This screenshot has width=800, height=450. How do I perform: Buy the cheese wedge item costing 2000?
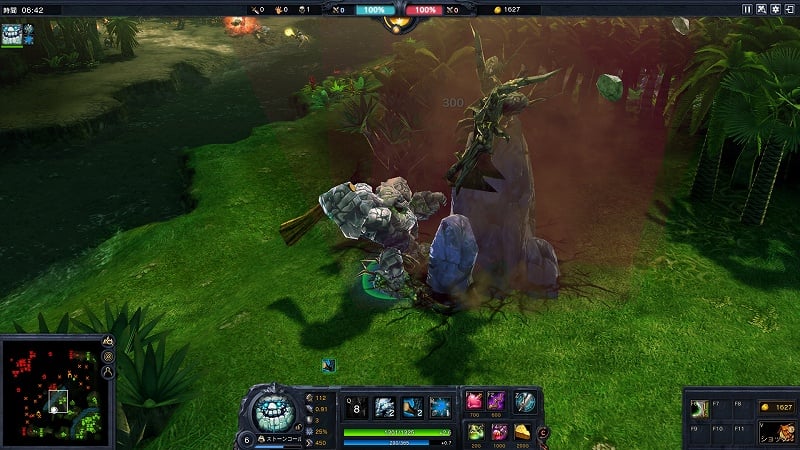[521, 432]
